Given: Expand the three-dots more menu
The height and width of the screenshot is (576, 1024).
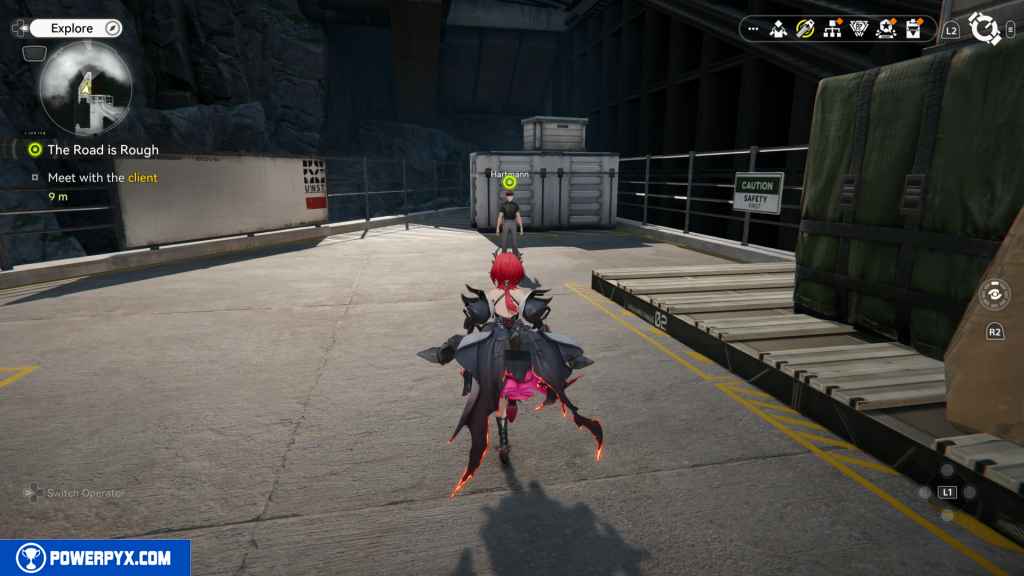Looking at the screenshot, I should 752,29.
